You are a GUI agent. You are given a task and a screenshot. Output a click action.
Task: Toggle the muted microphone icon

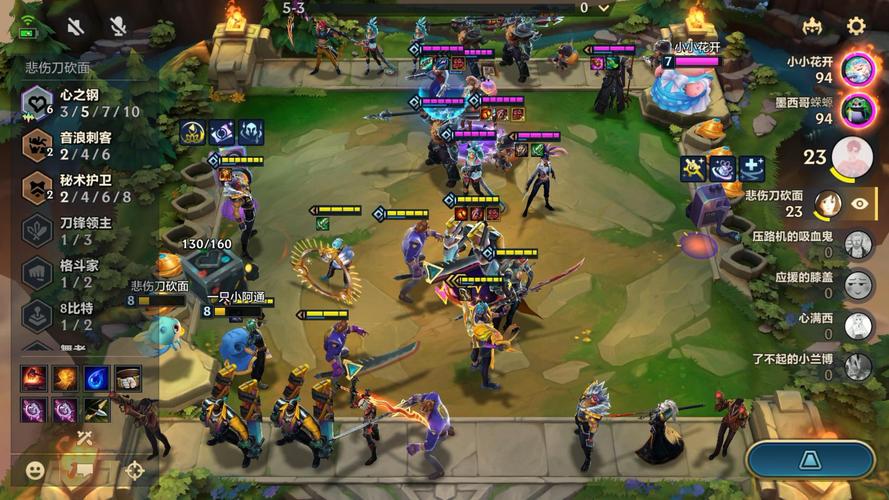[x=119, y=26]
